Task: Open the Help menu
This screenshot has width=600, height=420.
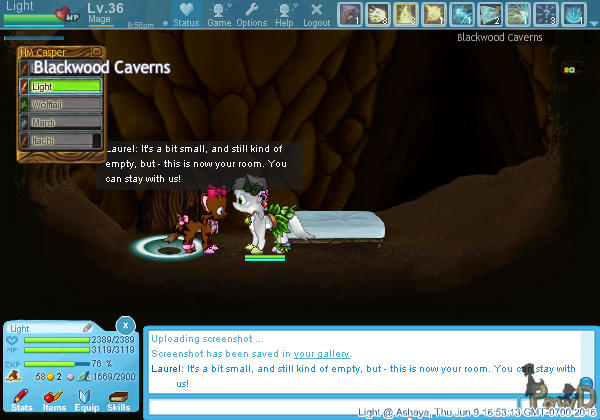Action: (x=284, y=14)
